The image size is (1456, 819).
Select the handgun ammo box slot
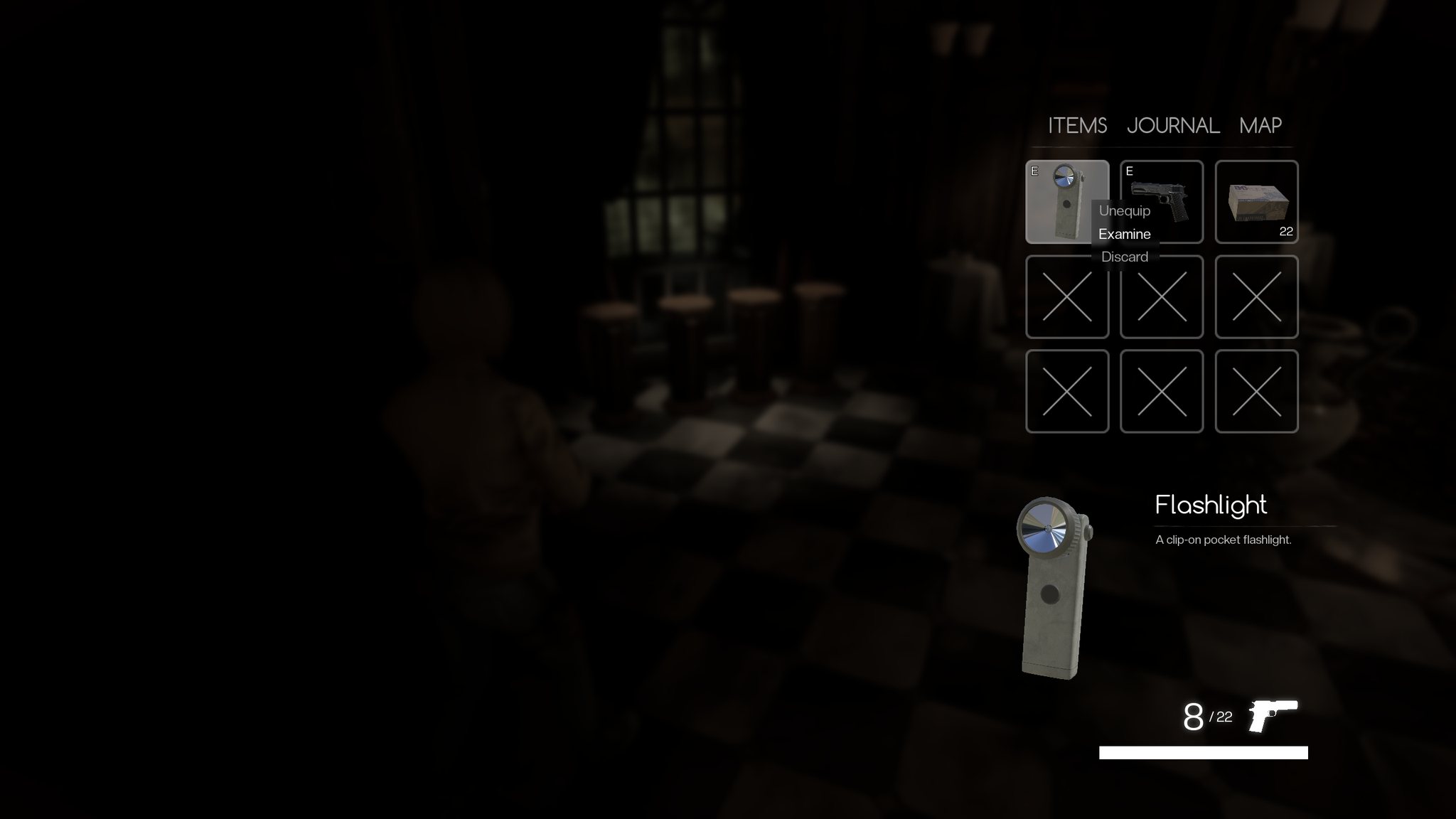tap(1256, 203)
